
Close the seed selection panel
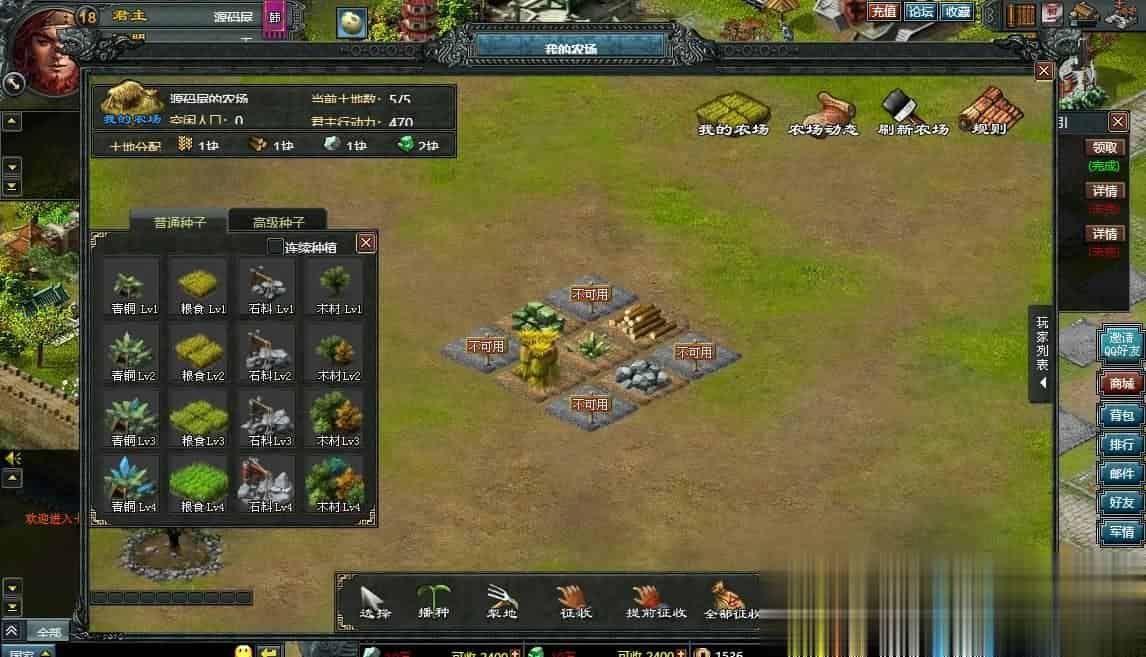point(366,243)
